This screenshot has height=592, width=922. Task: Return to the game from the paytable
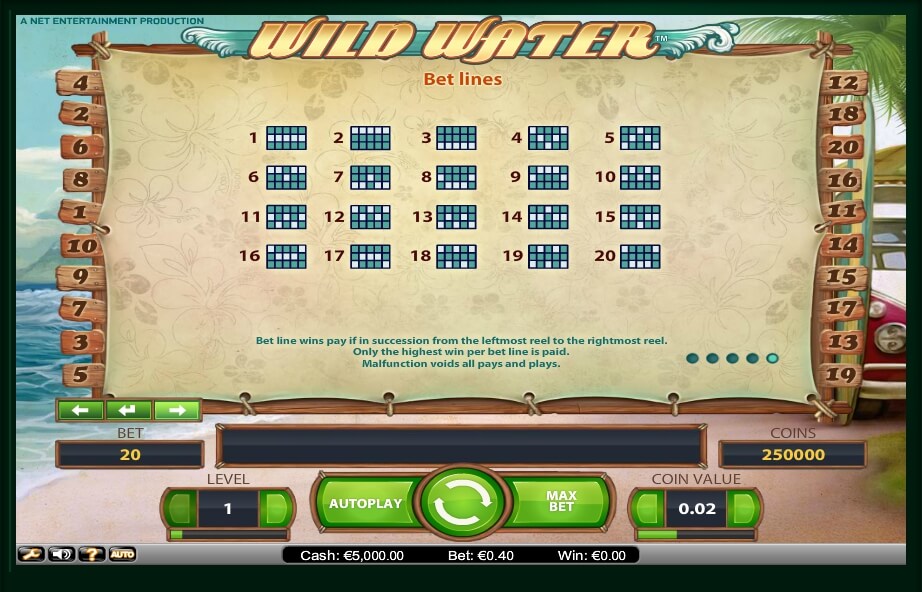point(128,410)
